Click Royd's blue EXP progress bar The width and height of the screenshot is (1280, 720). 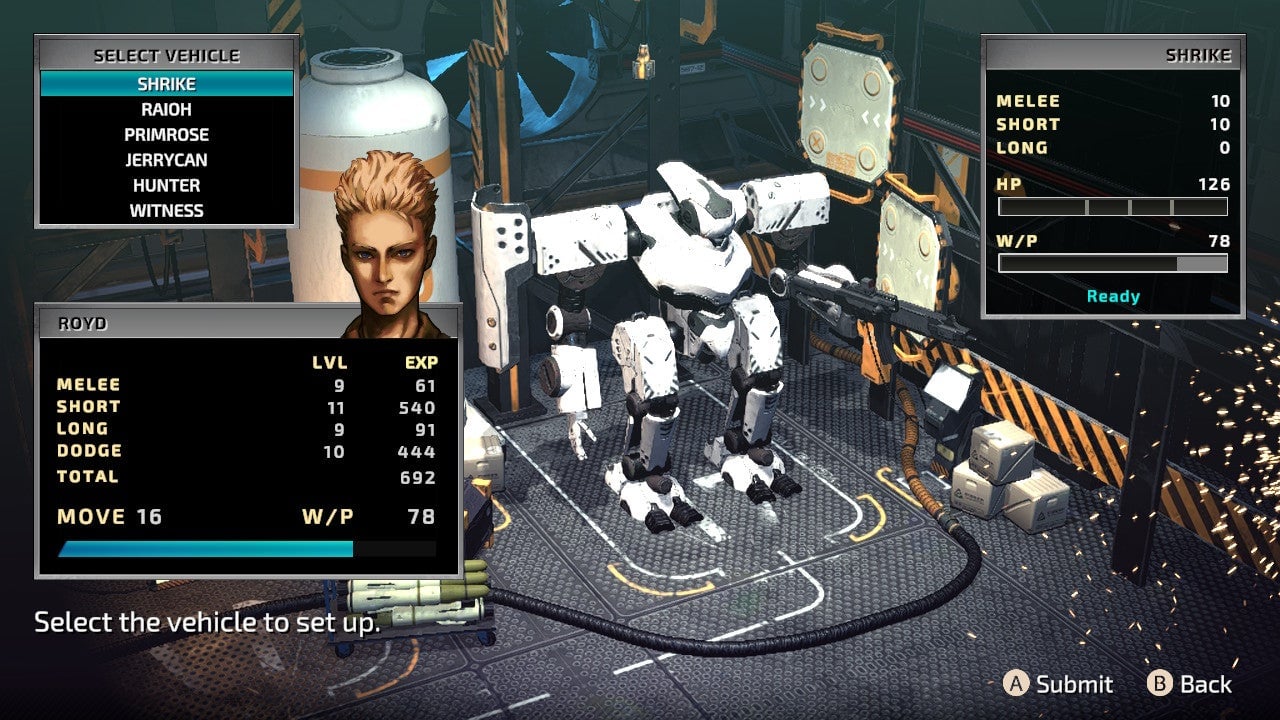pos(205,548)
